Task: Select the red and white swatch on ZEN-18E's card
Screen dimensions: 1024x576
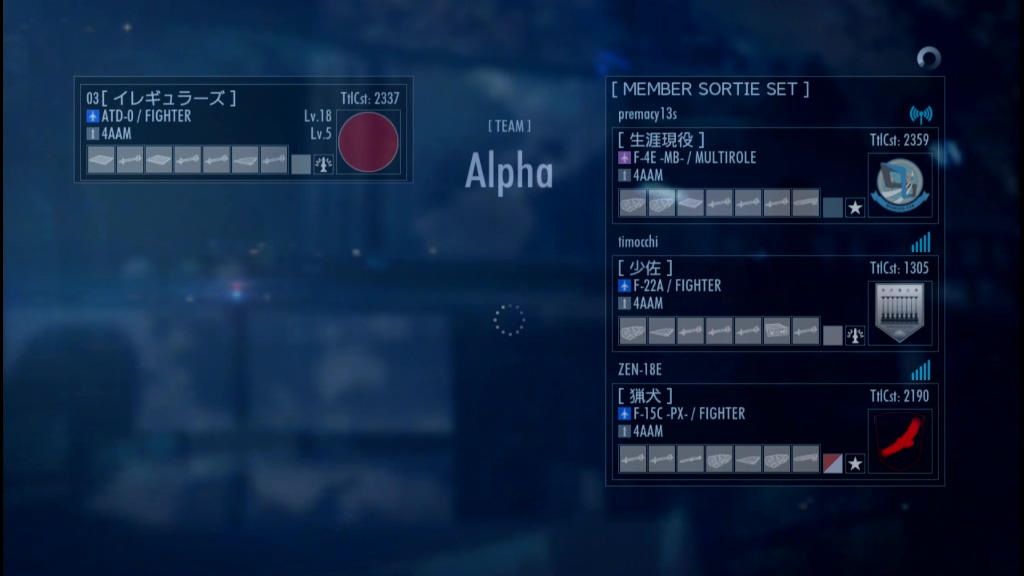Action: click(832, 464)
